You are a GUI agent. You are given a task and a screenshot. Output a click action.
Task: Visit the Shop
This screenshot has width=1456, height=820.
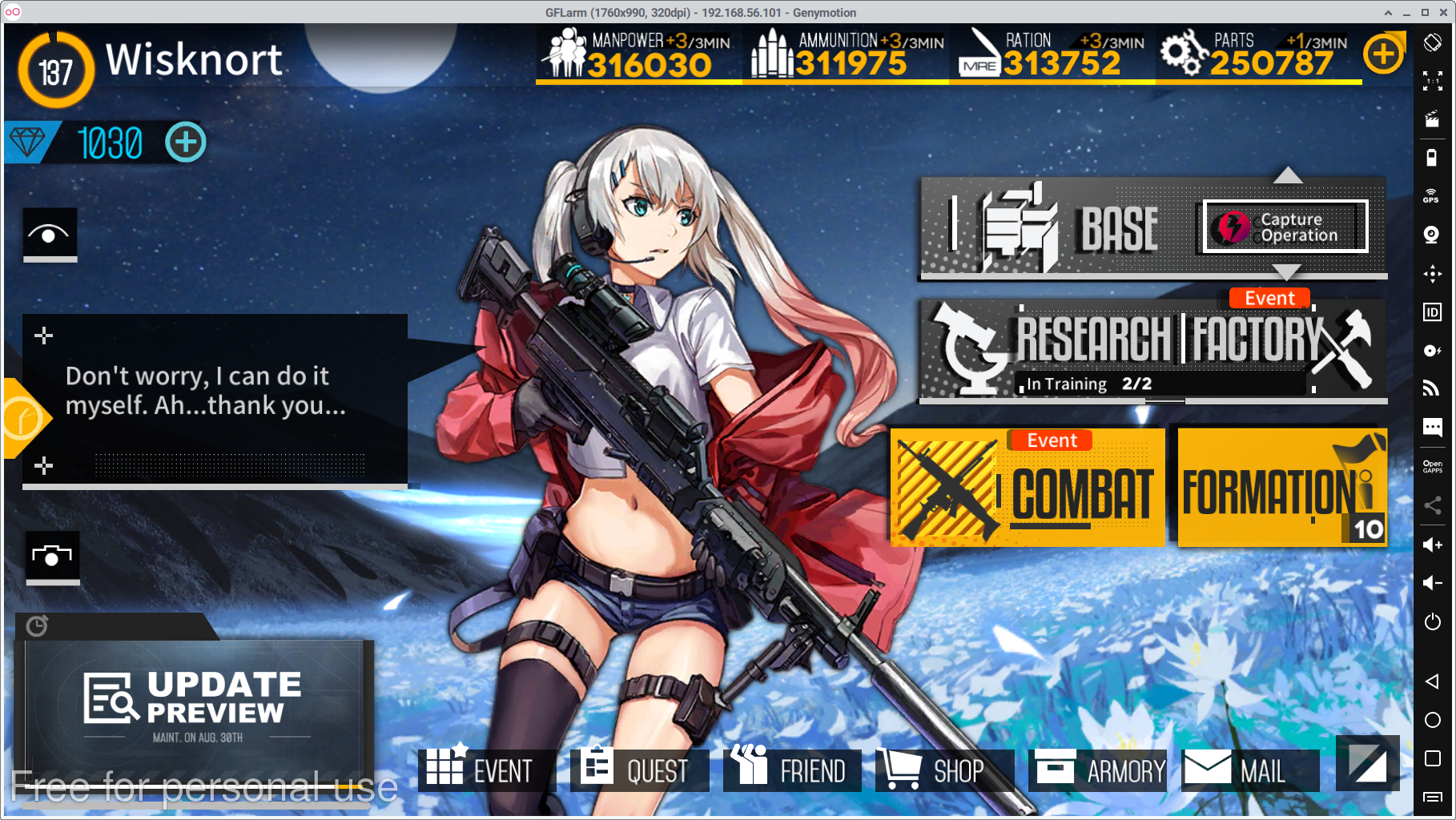945,770
